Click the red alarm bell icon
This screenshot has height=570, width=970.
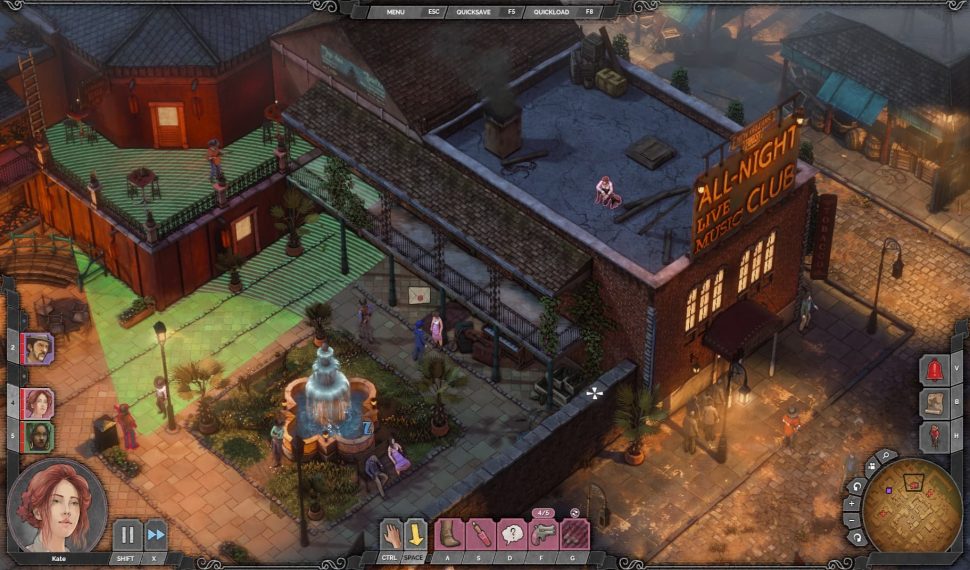click(x=936, y=369)
